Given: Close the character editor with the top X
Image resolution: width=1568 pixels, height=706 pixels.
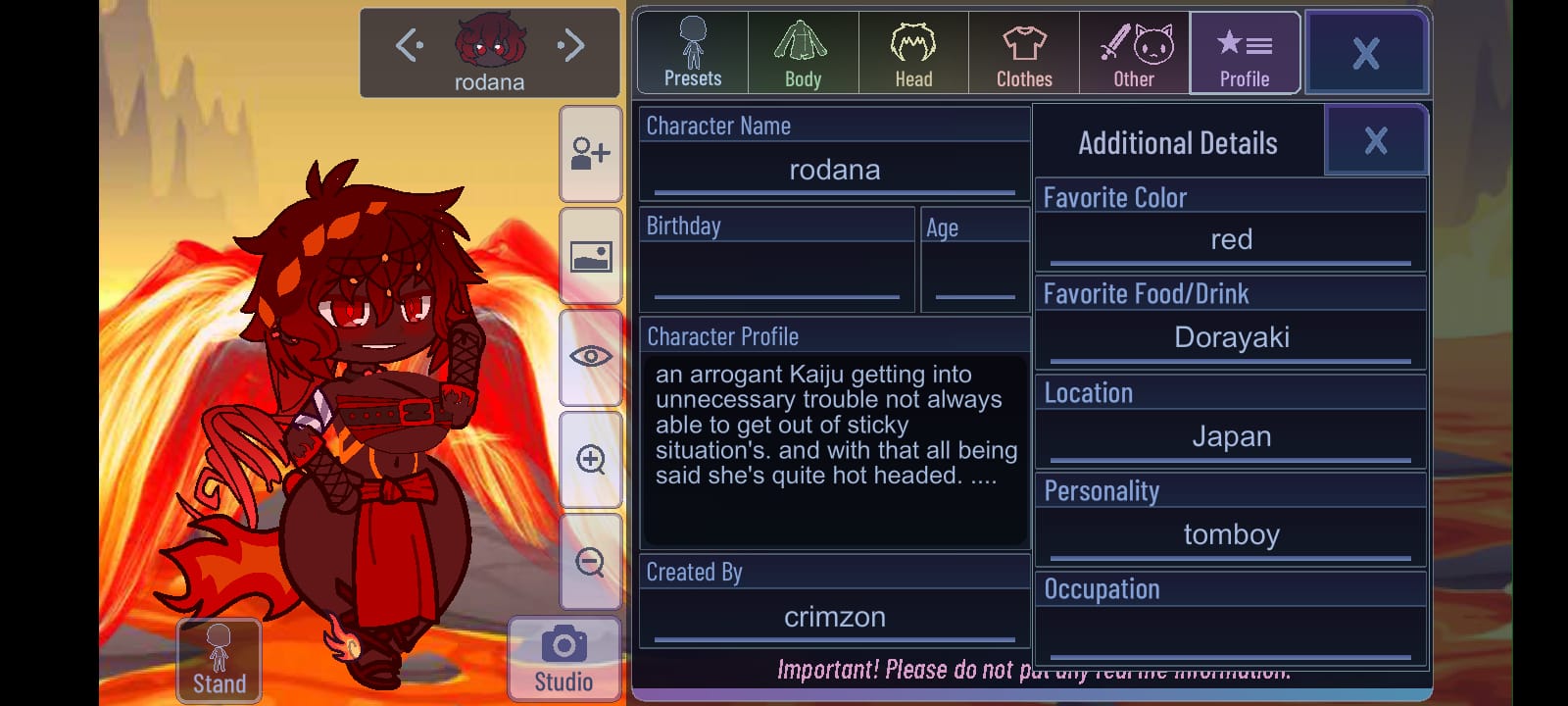Looking at the screenshot, I should [1366, 53].
